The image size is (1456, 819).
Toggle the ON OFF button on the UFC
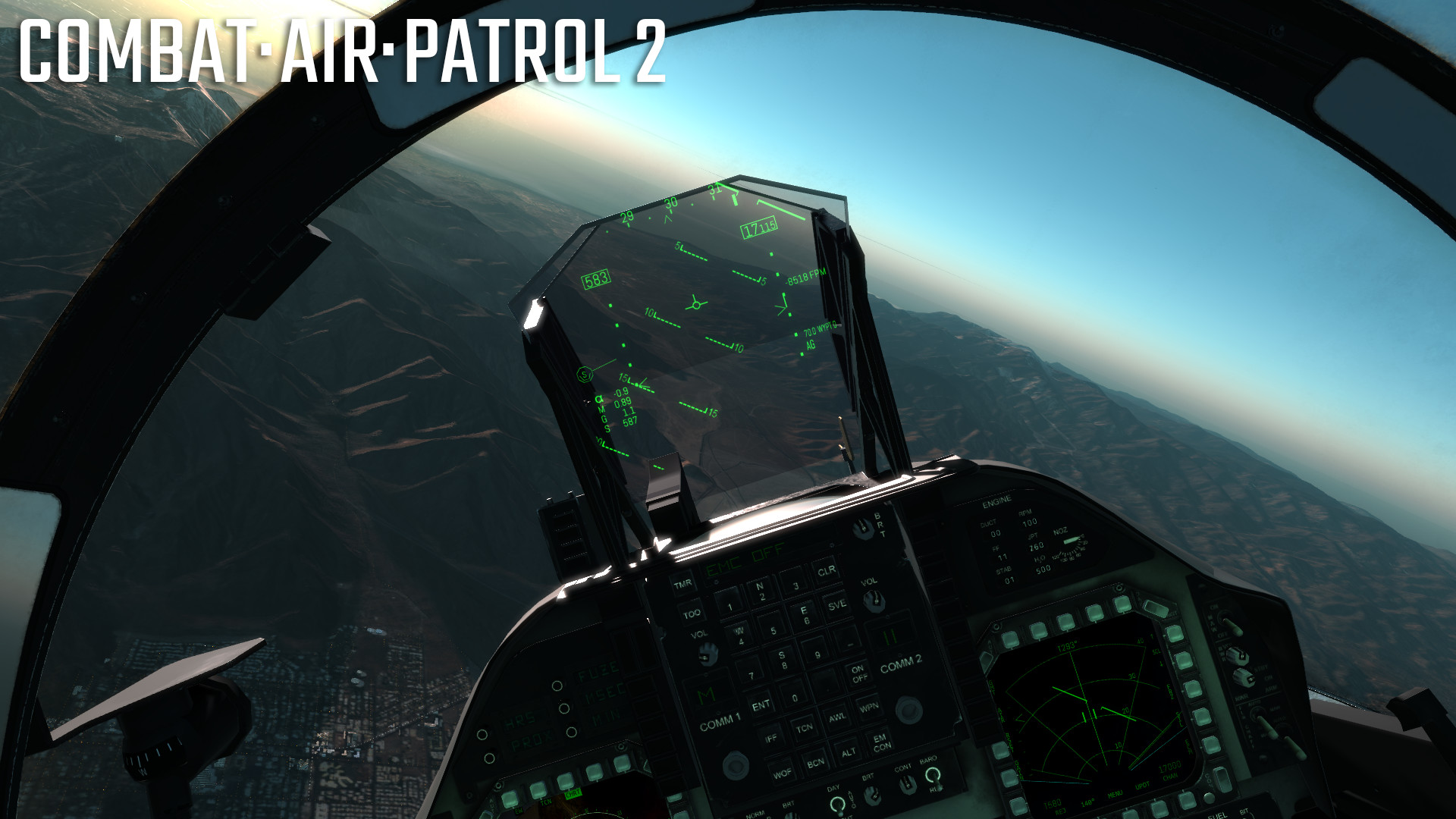858,673
